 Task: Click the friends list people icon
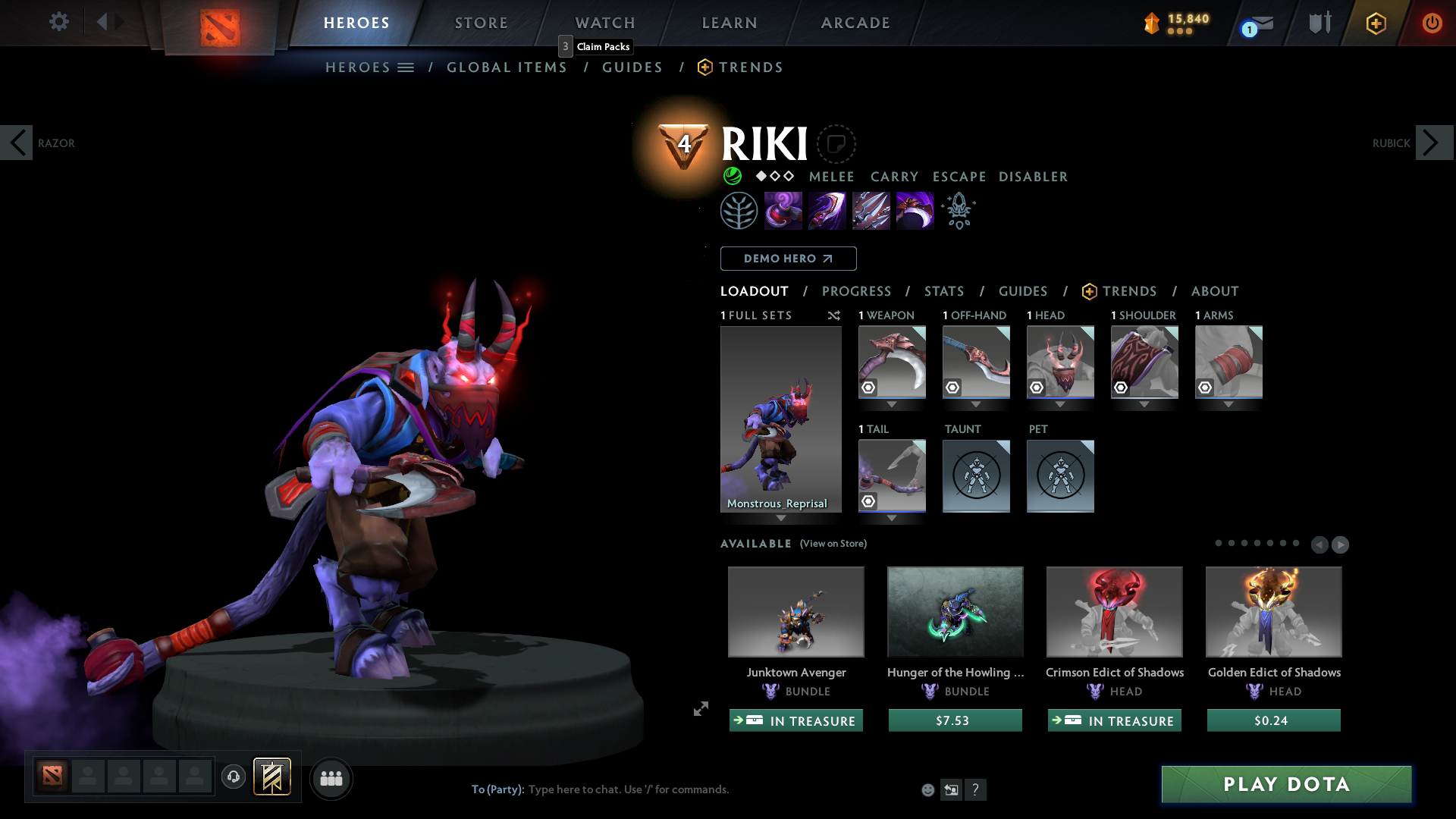tap(331, 778)
